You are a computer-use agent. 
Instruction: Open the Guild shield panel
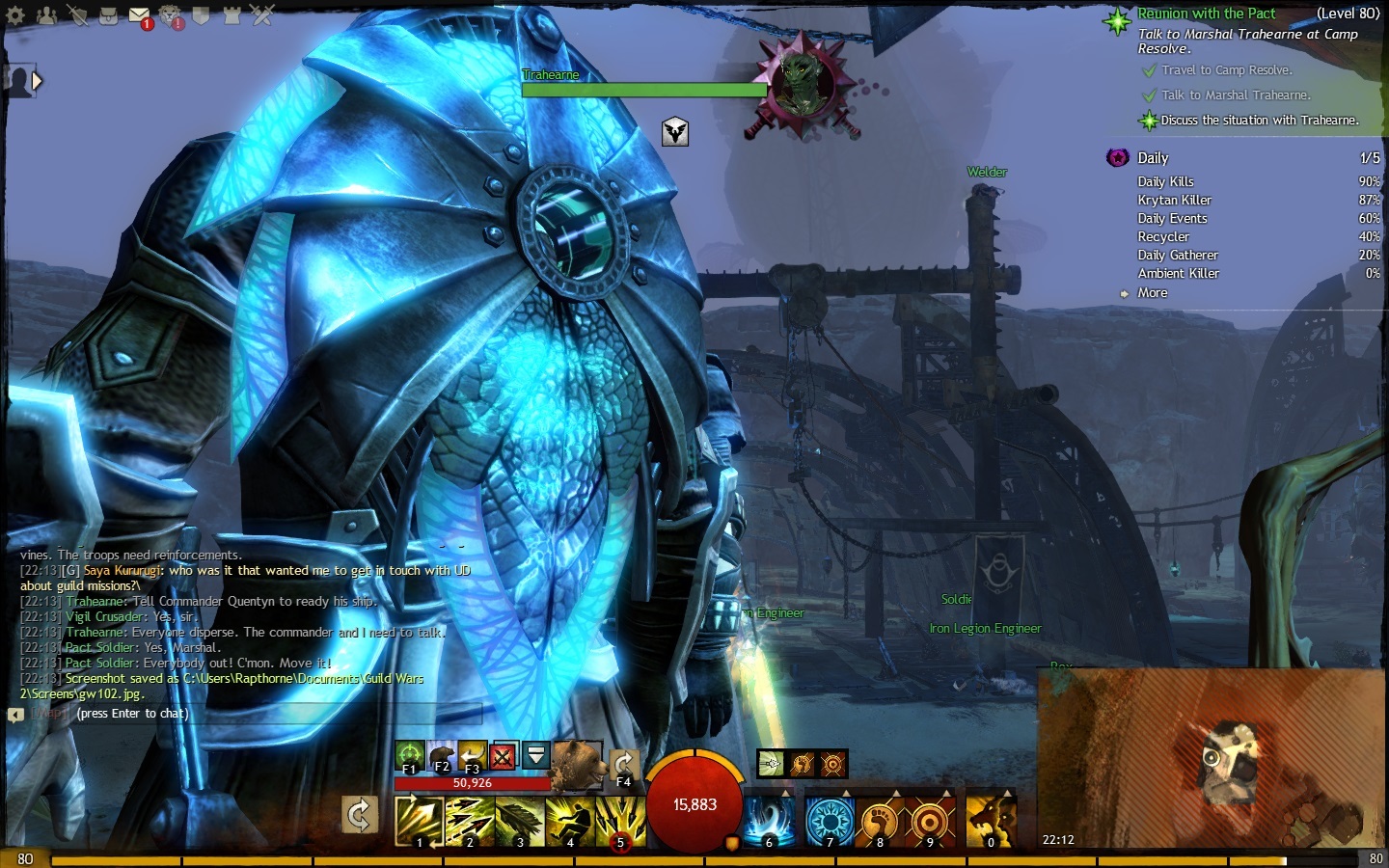pyautogui.click(x=201, y=14)
